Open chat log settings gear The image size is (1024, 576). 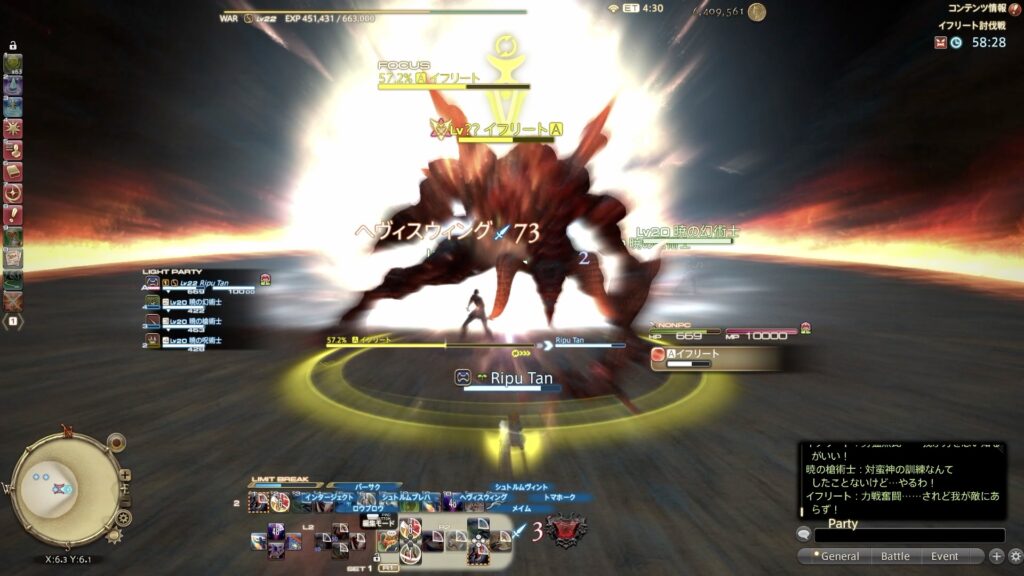tap(1015, 556)
